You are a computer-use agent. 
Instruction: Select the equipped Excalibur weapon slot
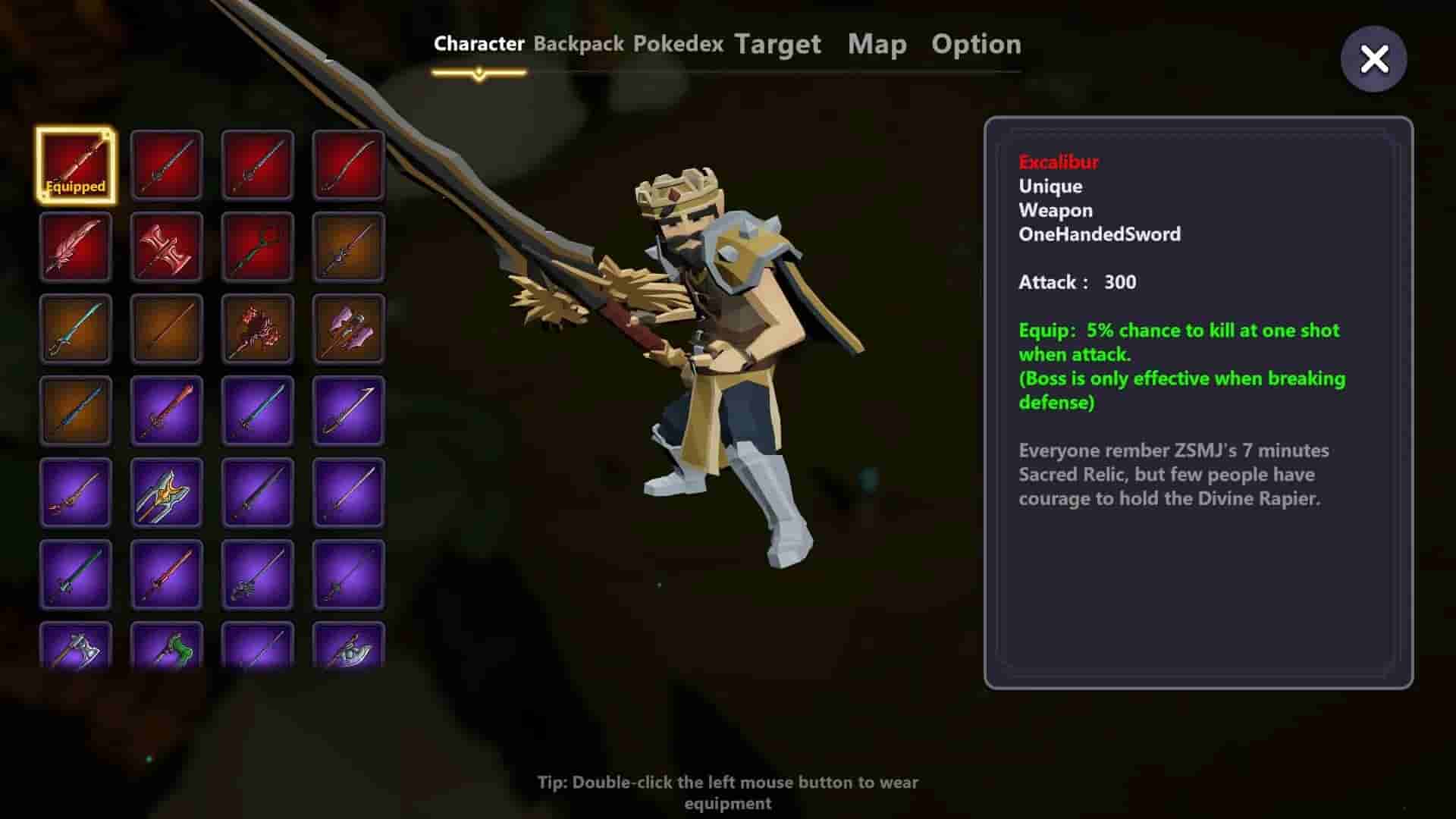click(x=76, y=165)
